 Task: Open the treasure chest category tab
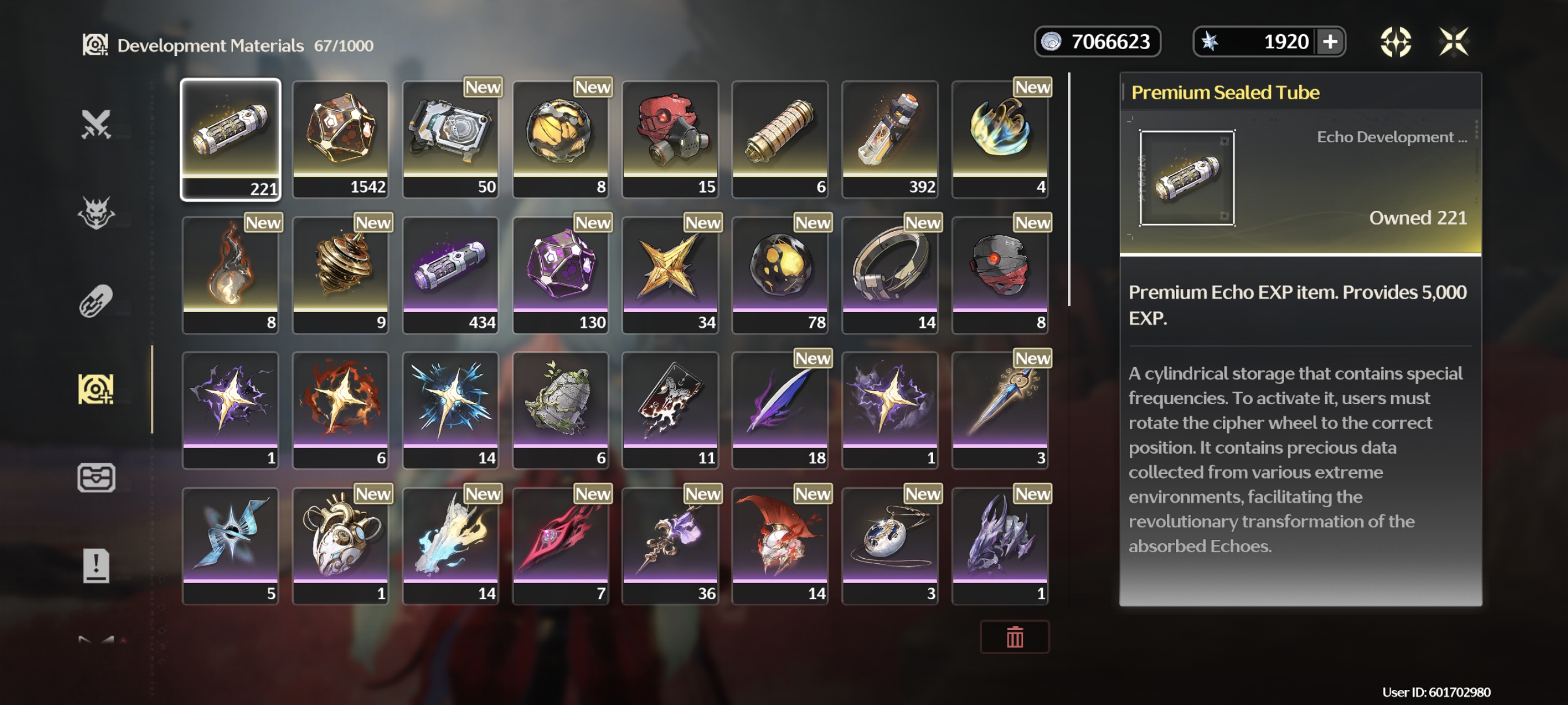tap(96, 477)
